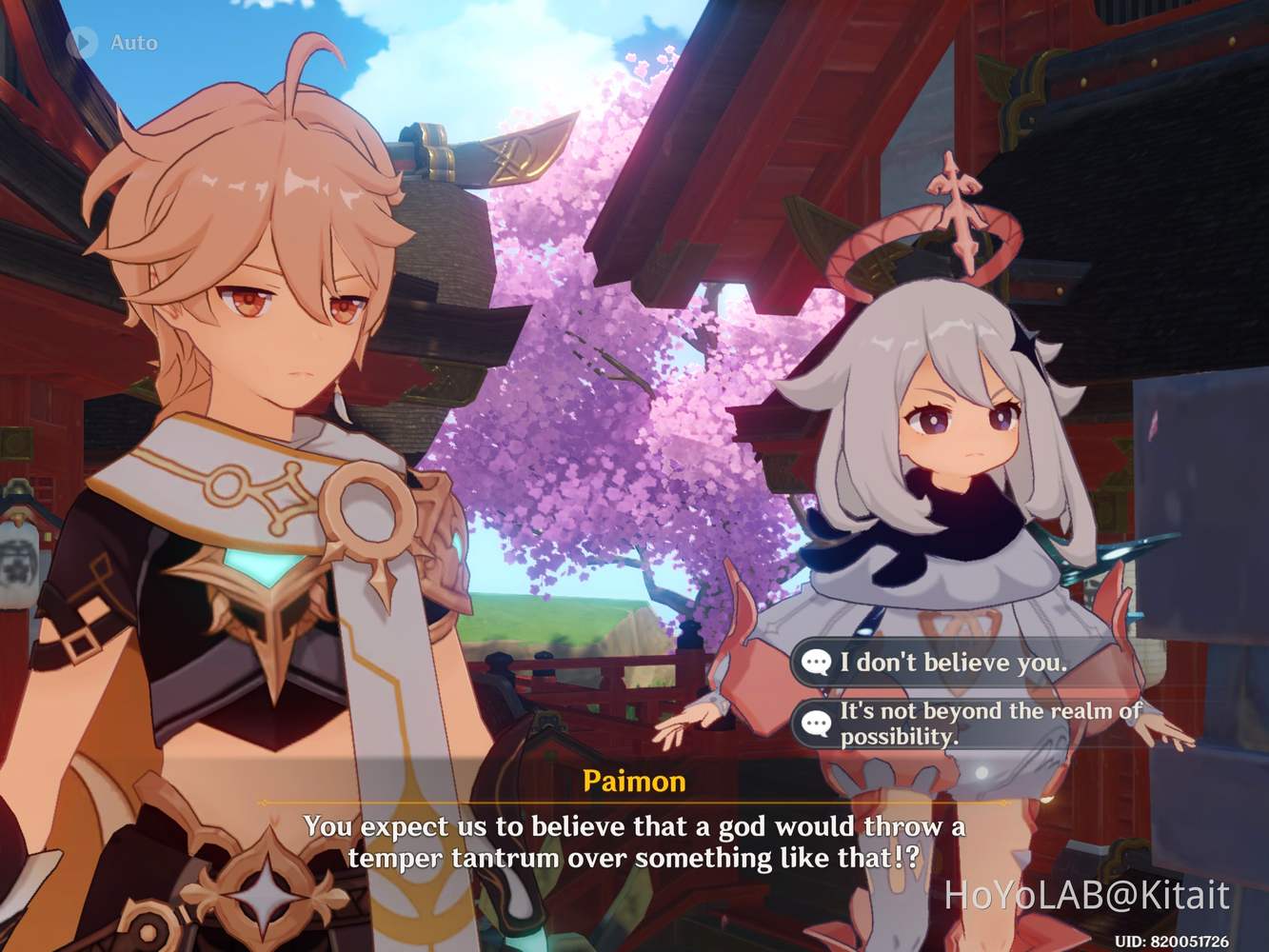Click the Auto label in the top corner
Image resolution: width=1269 pixels, height=952 pixels.
tap(132, 42)
